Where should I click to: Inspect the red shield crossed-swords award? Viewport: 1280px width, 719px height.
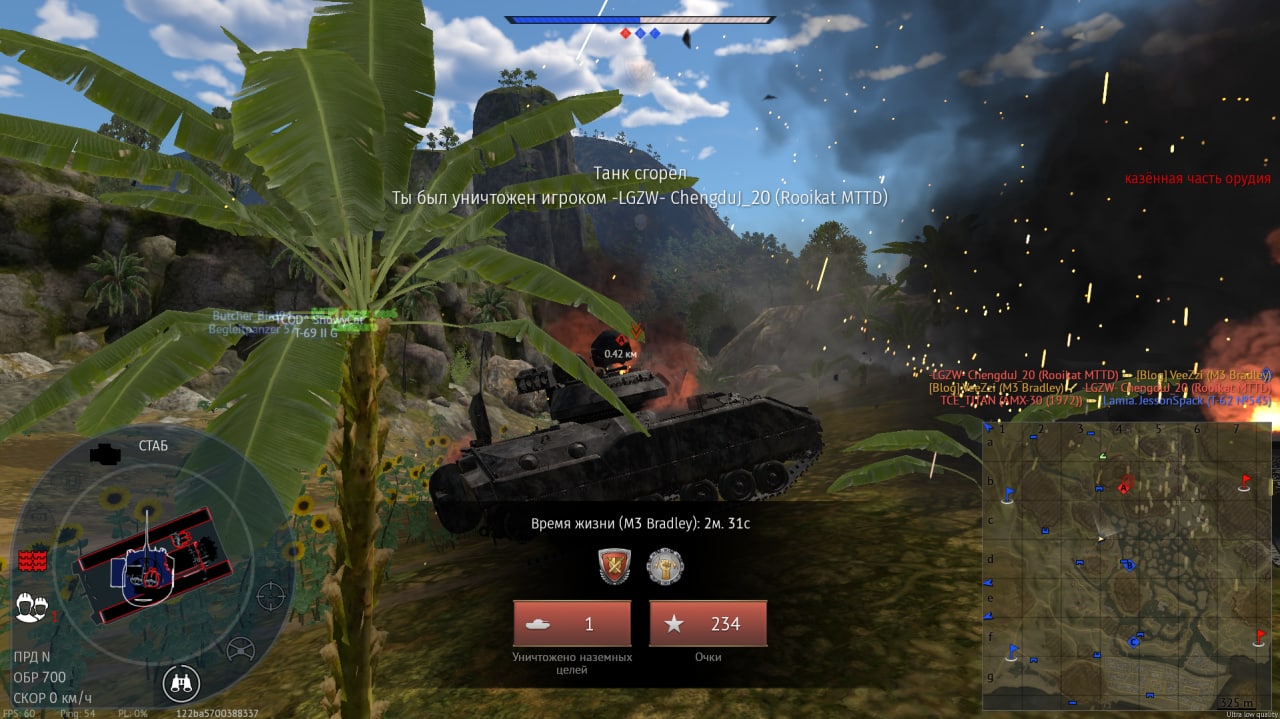pos(614,566)
